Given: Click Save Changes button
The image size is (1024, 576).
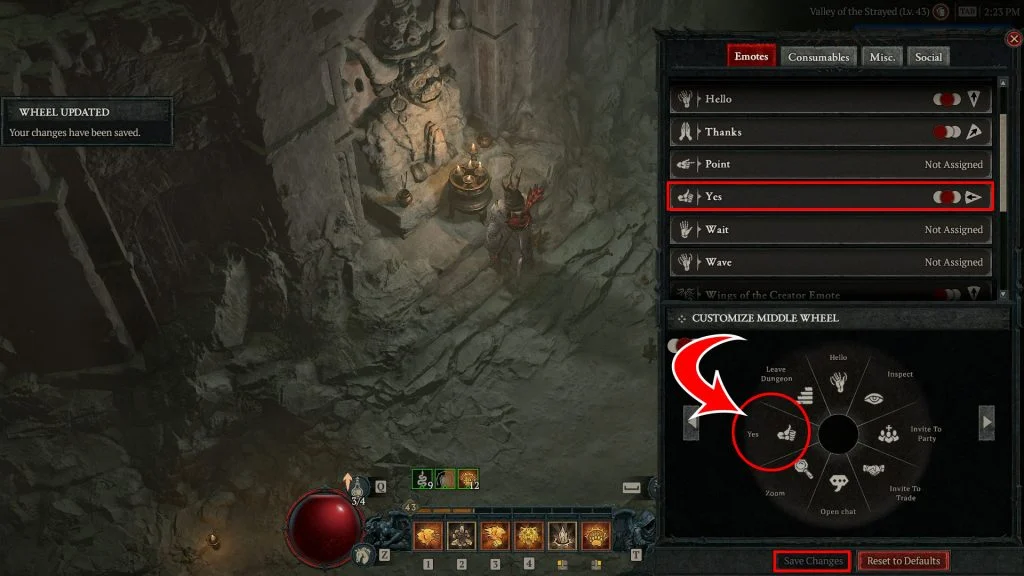Looking at the screenshot, I should coord(812,561).
